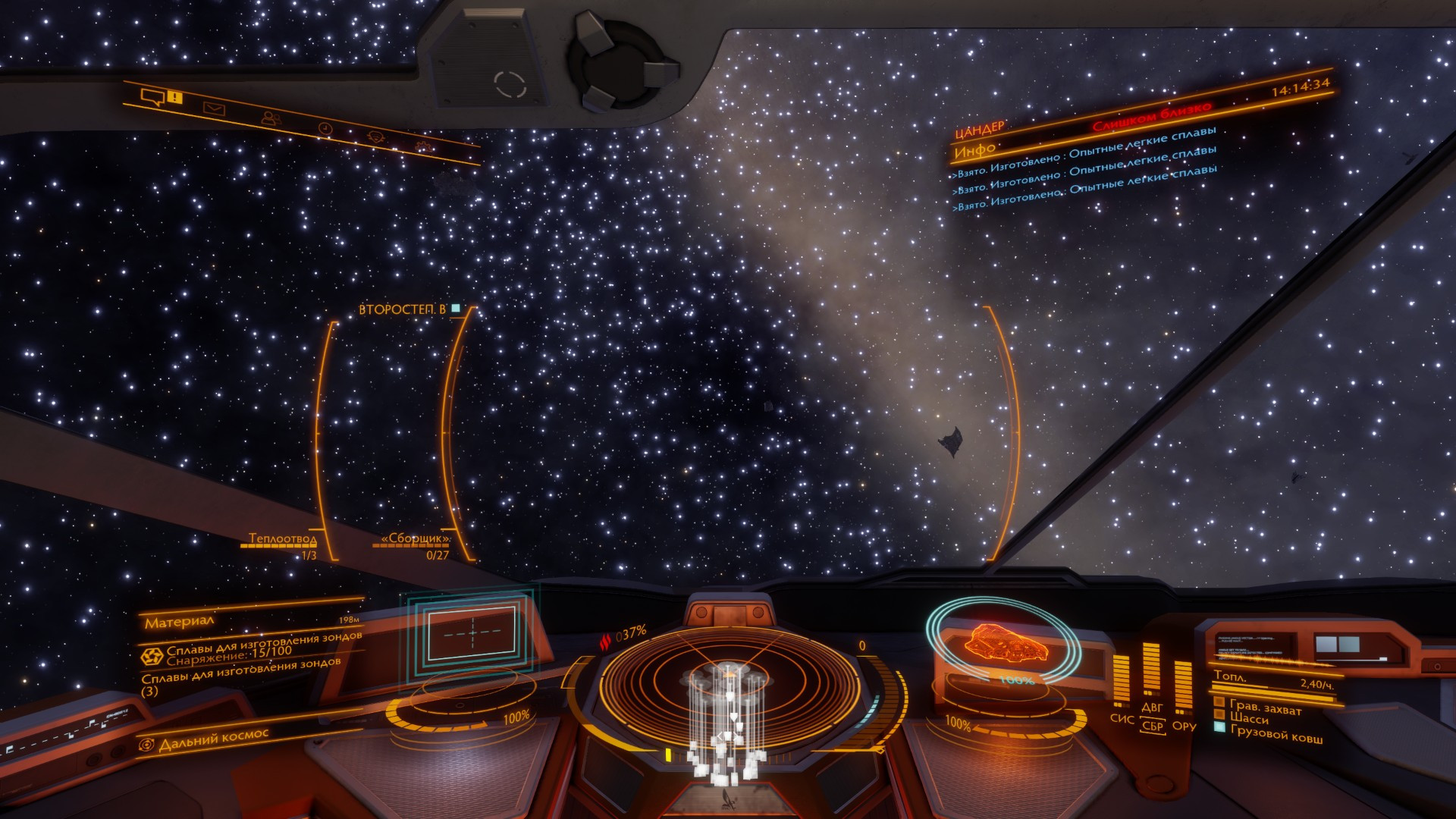Open the clock history tab

pyautogui.click(x=325, y=128)
